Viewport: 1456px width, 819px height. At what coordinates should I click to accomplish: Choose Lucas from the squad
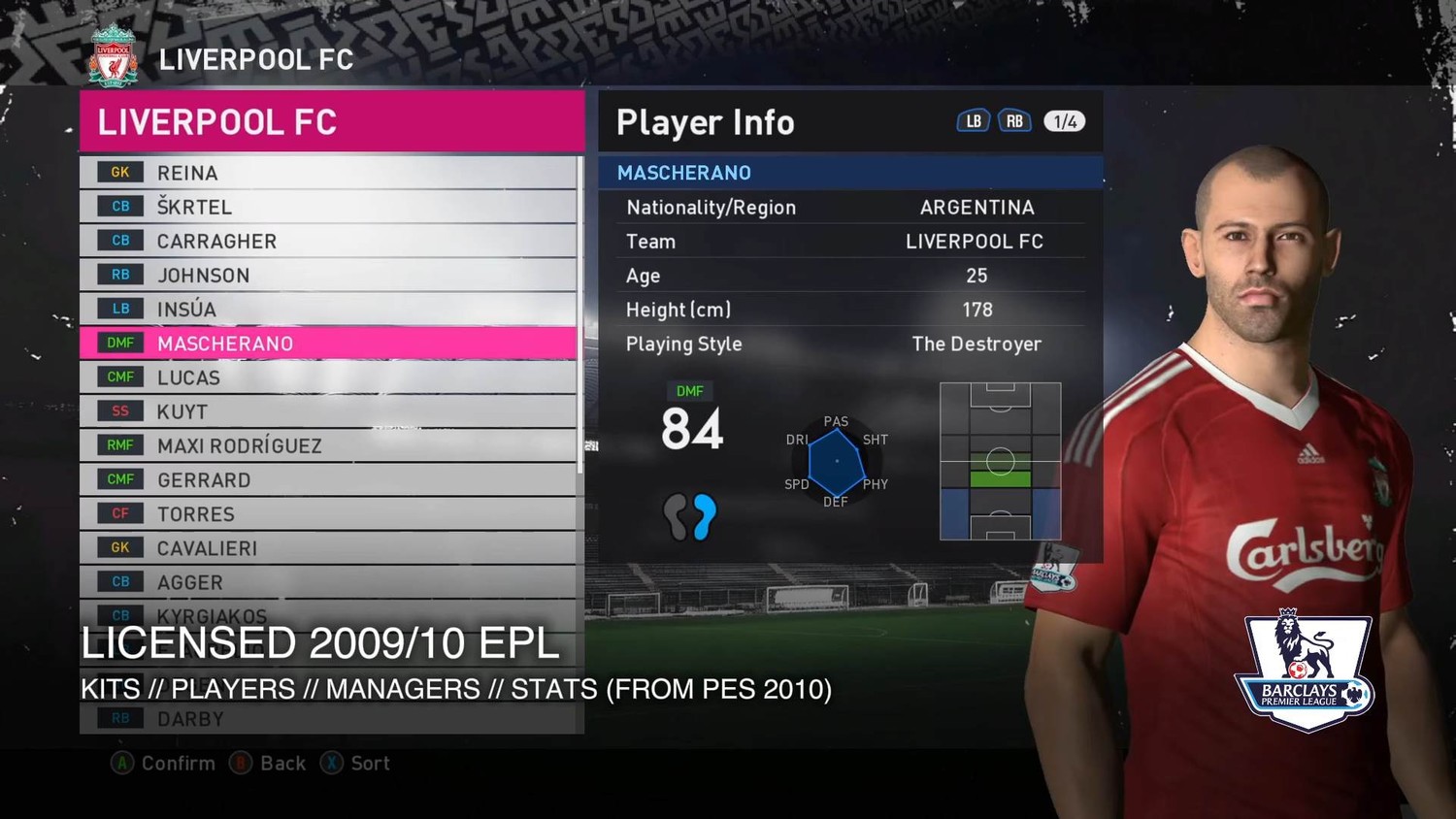(x=328, y=377)
